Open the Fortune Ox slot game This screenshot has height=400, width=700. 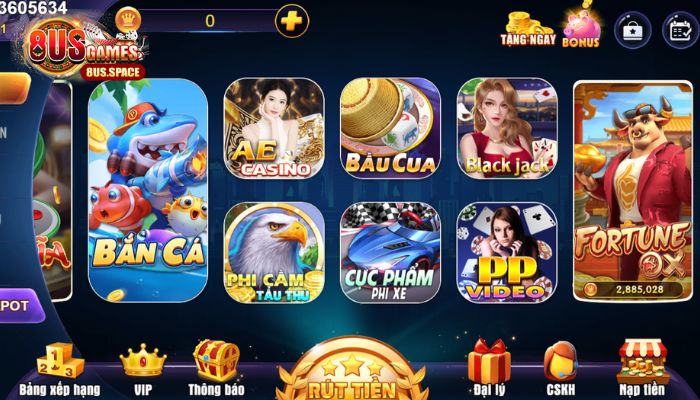click(631, 190)
